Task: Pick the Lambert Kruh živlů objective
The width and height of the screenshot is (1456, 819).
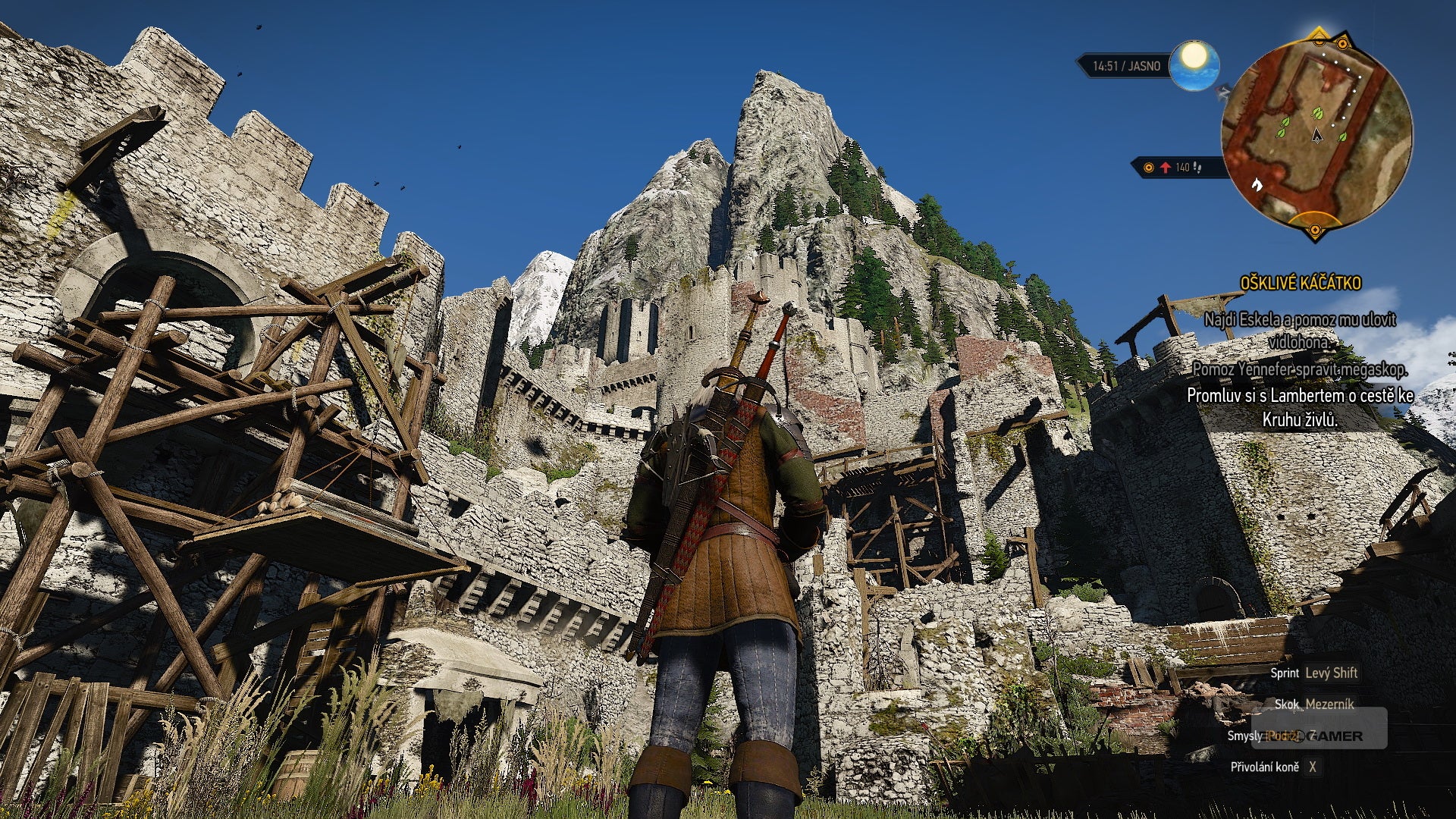Action: (1300, 406)
